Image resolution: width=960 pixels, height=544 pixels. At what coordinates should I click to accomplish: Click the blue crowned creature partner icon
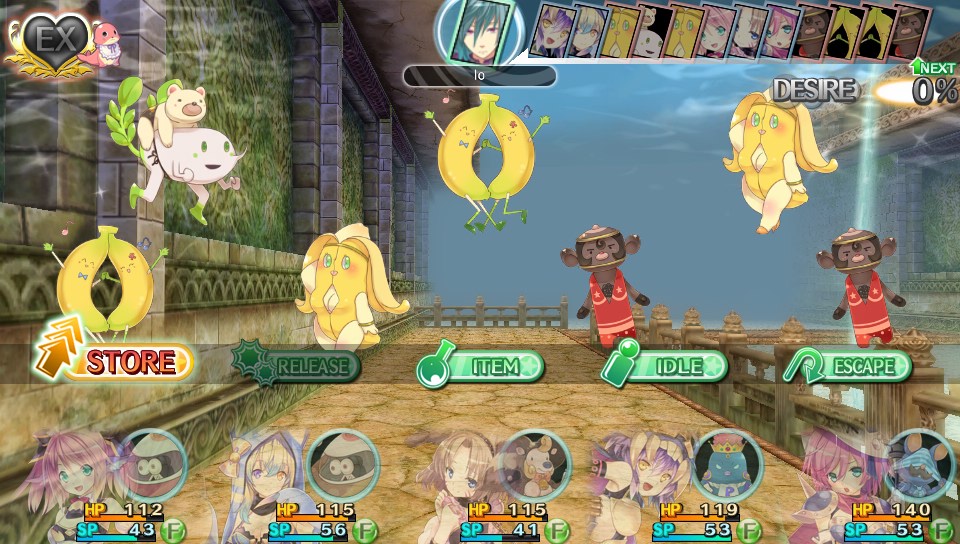pos(726,466)
